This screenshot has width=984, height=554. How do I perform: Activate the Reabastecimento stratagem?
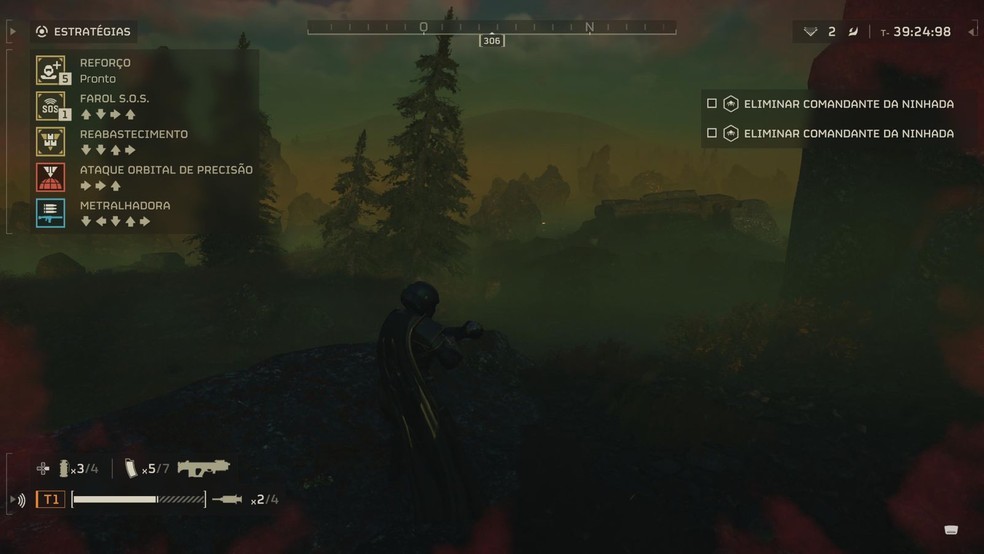(x=50, y=141)
